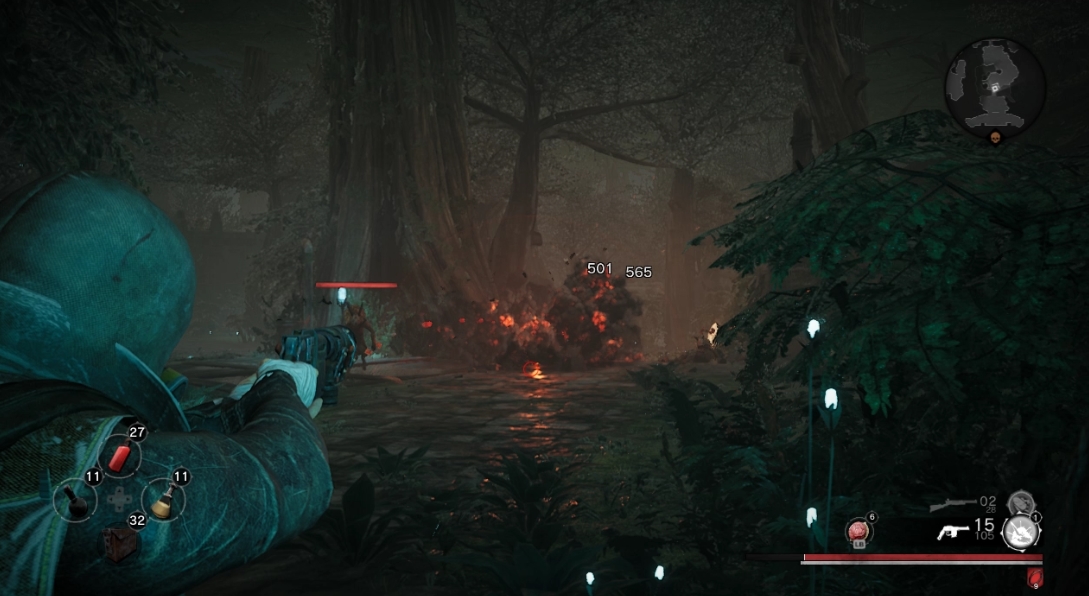Click the red shield icon under health bar
The height and width of the screenshot is (596, 1089).
pos(1033,577)
